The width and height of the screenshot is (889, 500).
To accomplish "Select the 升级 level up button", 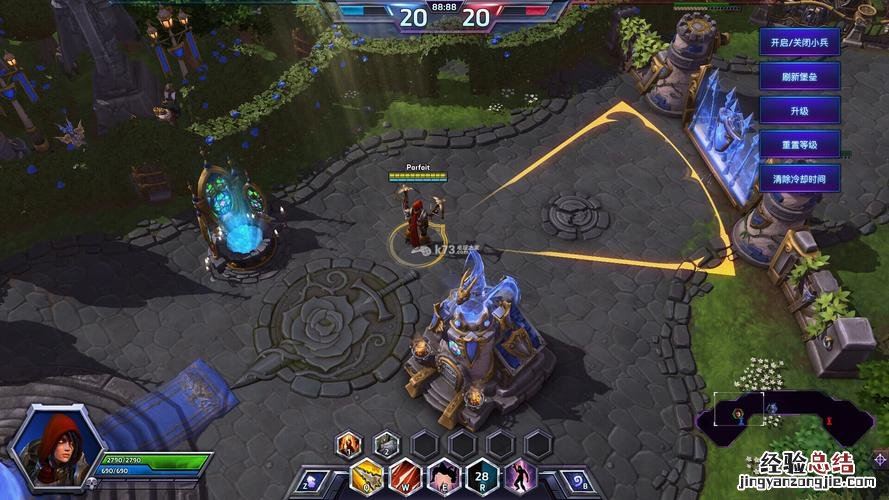I will pos(799,110).
